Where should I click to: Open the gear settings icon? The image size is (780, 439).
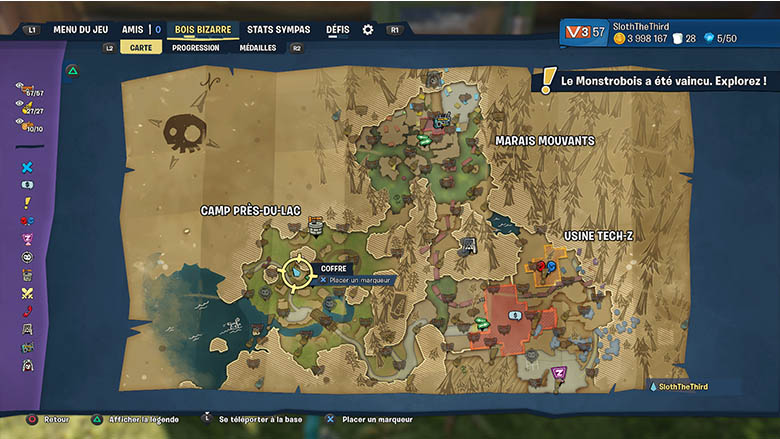click(x=368, y=30)
